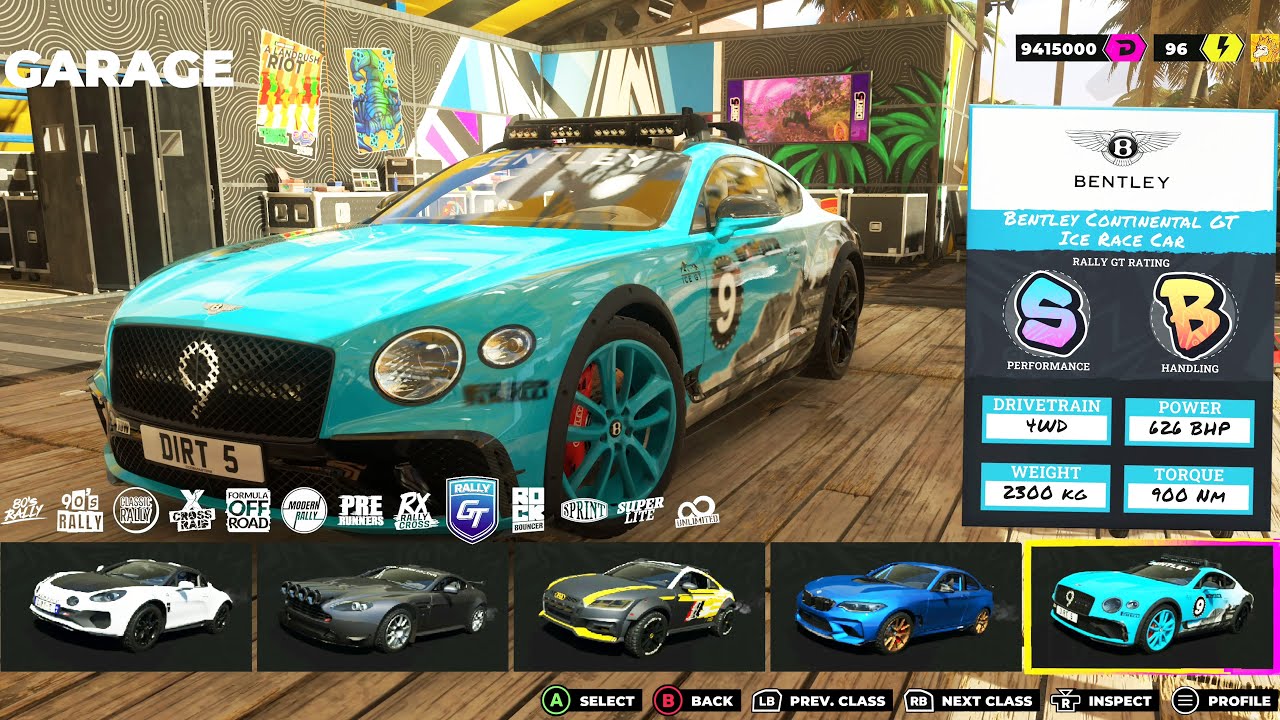The image size is (1280, 720).
Task: Click the highlighted teal Bentley thumbnail
Action: coord(1152,606)
